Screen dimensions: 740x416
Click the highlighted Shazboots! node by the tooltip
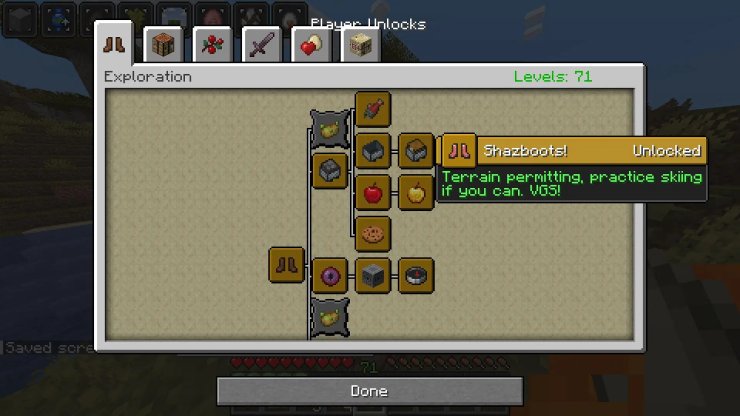point(459,151)
